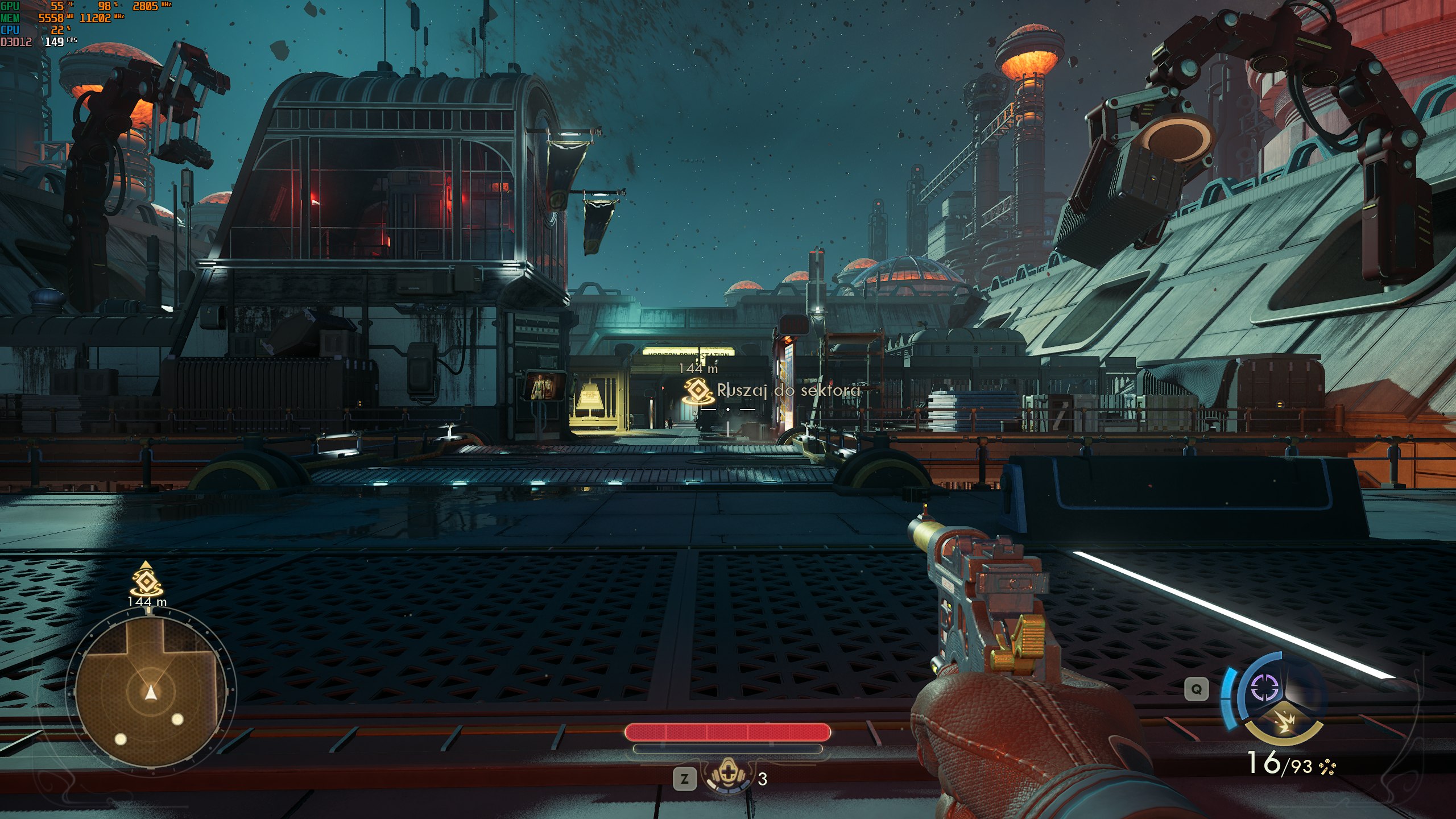This screenshot has height=819, width=1456.
Task: Click the player arrow on the minimap
Action: coord(150,692)
